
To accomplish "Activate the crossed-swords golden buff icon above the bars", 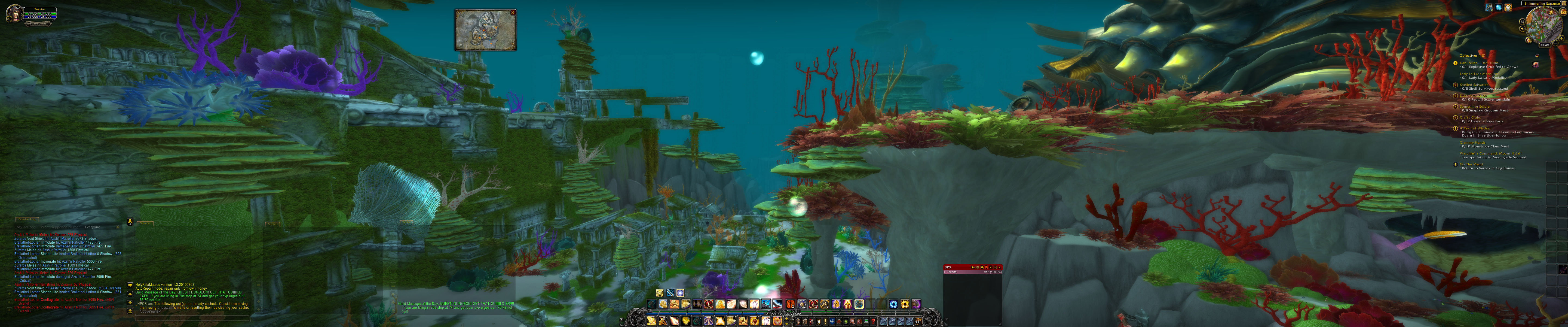I will (660, 293).
